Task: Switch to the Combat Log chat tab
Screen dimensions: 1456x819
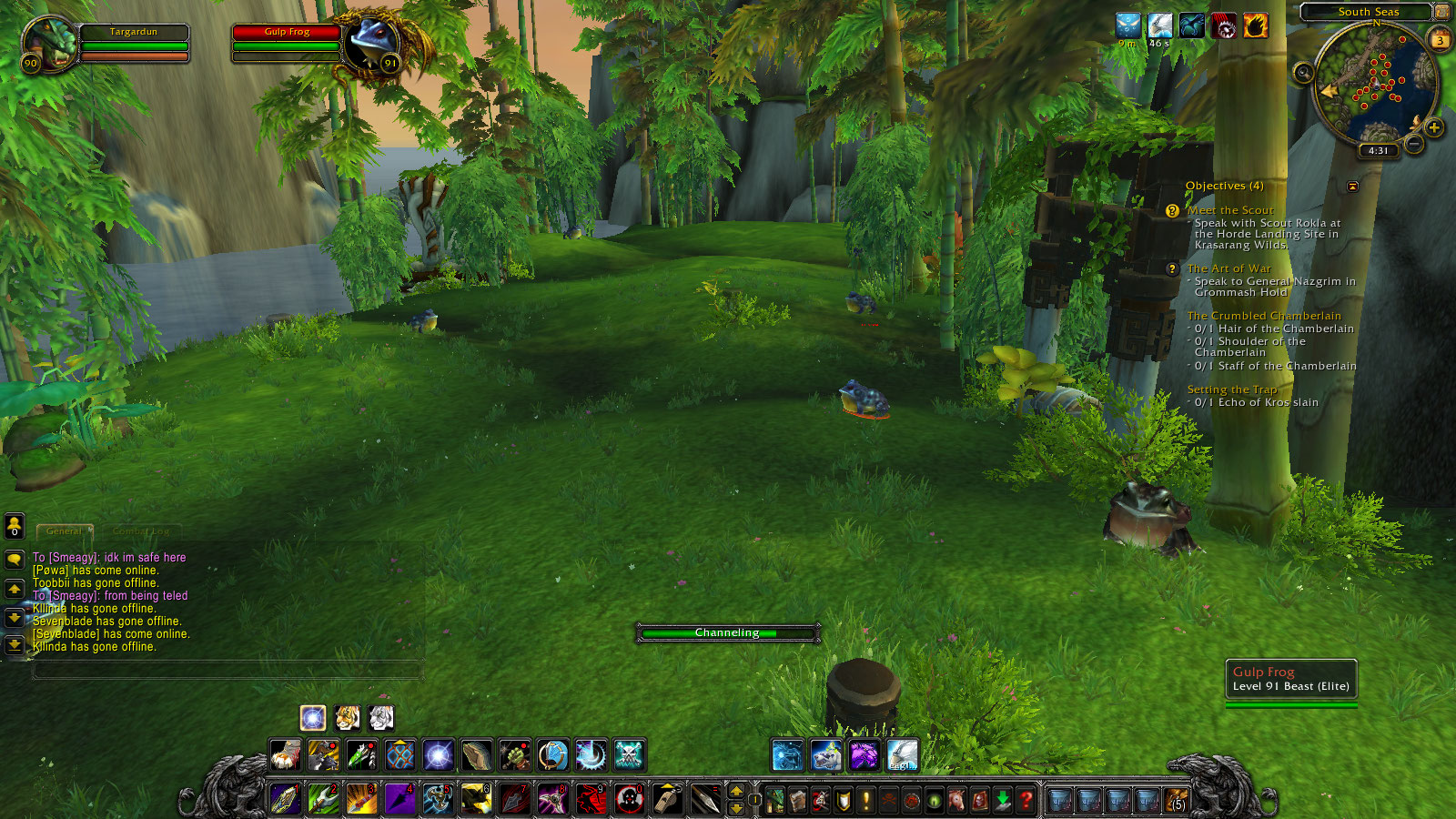Action: [142, 531]
